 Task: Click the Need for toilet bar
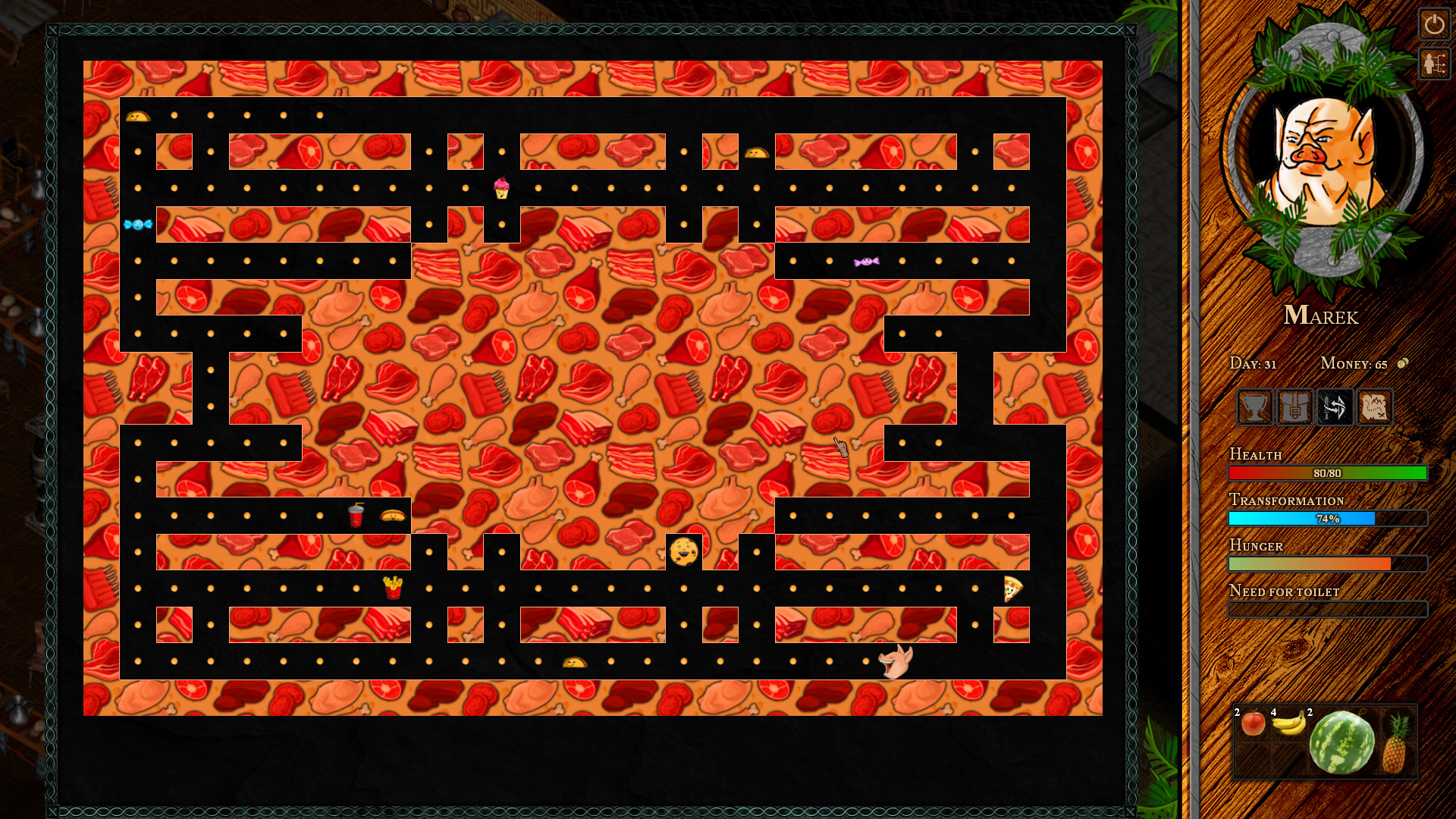[1328, 609]
